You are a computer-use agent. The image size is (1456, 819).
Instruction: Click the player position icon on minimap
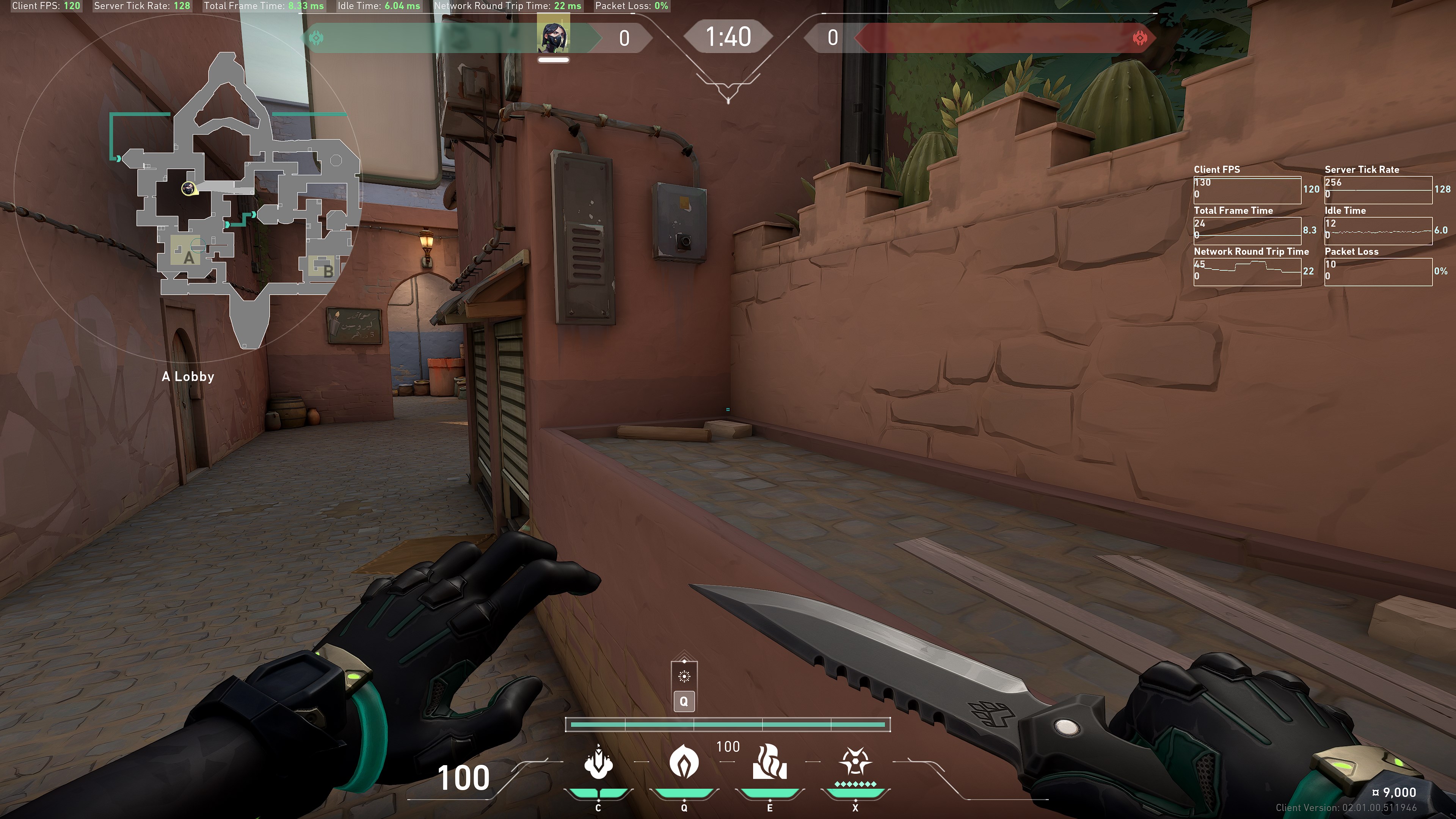[188, 188]
